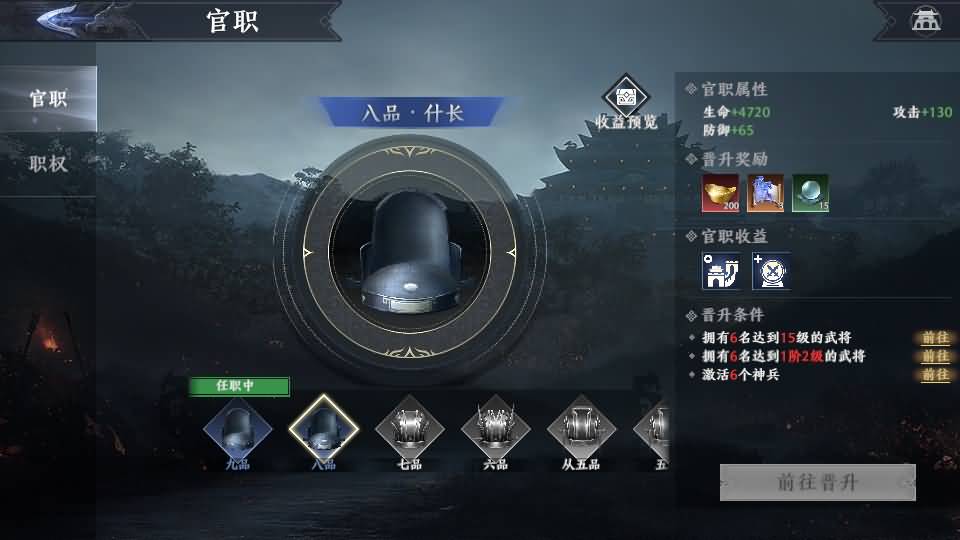View the blue warrior card reward
Image resolution: width=960 pixels, height=540 pixels.
point(765,193)
